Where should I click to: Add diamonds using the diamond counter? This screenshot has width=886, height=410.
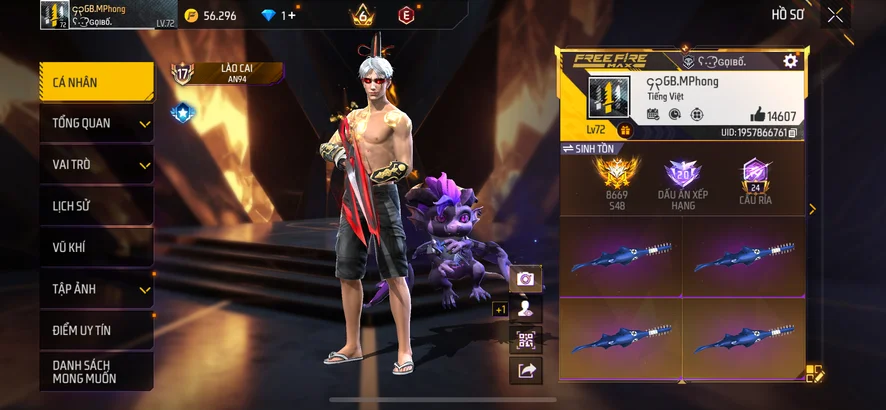[x=278, y=15]
